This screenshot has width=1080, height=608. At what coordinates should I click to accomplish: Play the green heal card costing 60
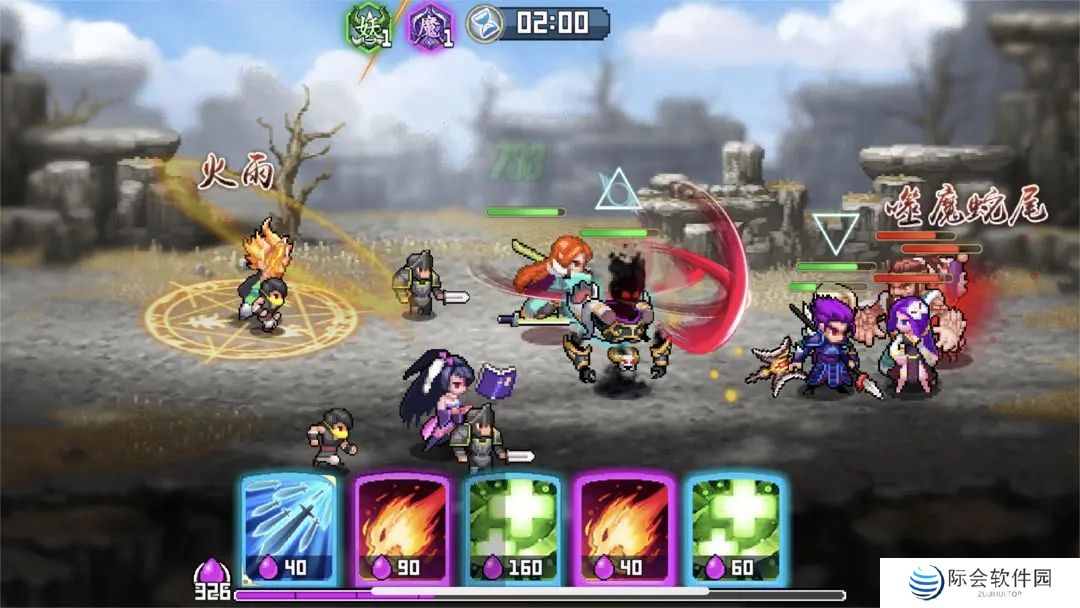735,527
